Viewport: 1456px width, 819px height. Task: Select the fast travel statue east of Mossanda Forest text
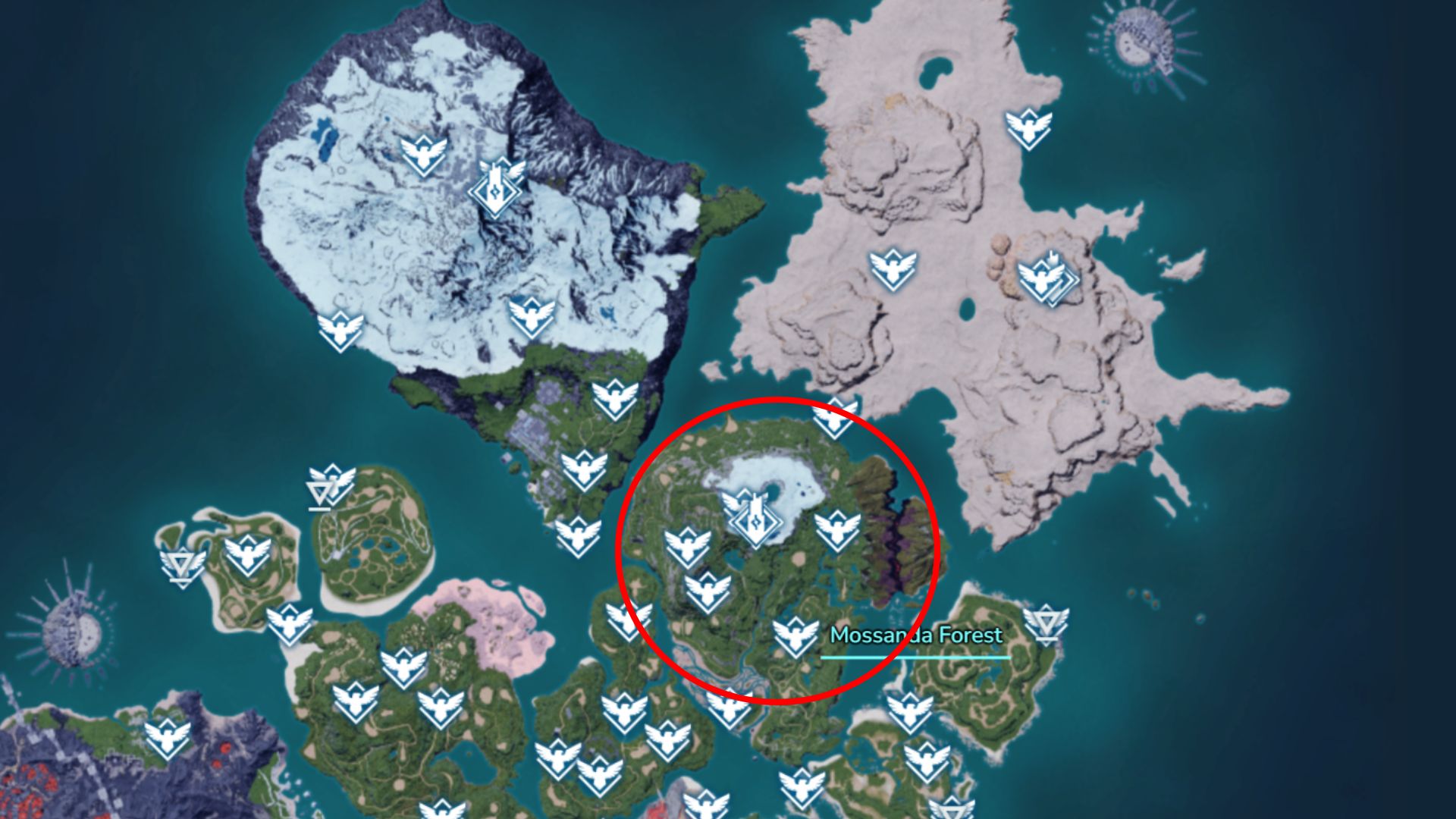pos(1046,624)
